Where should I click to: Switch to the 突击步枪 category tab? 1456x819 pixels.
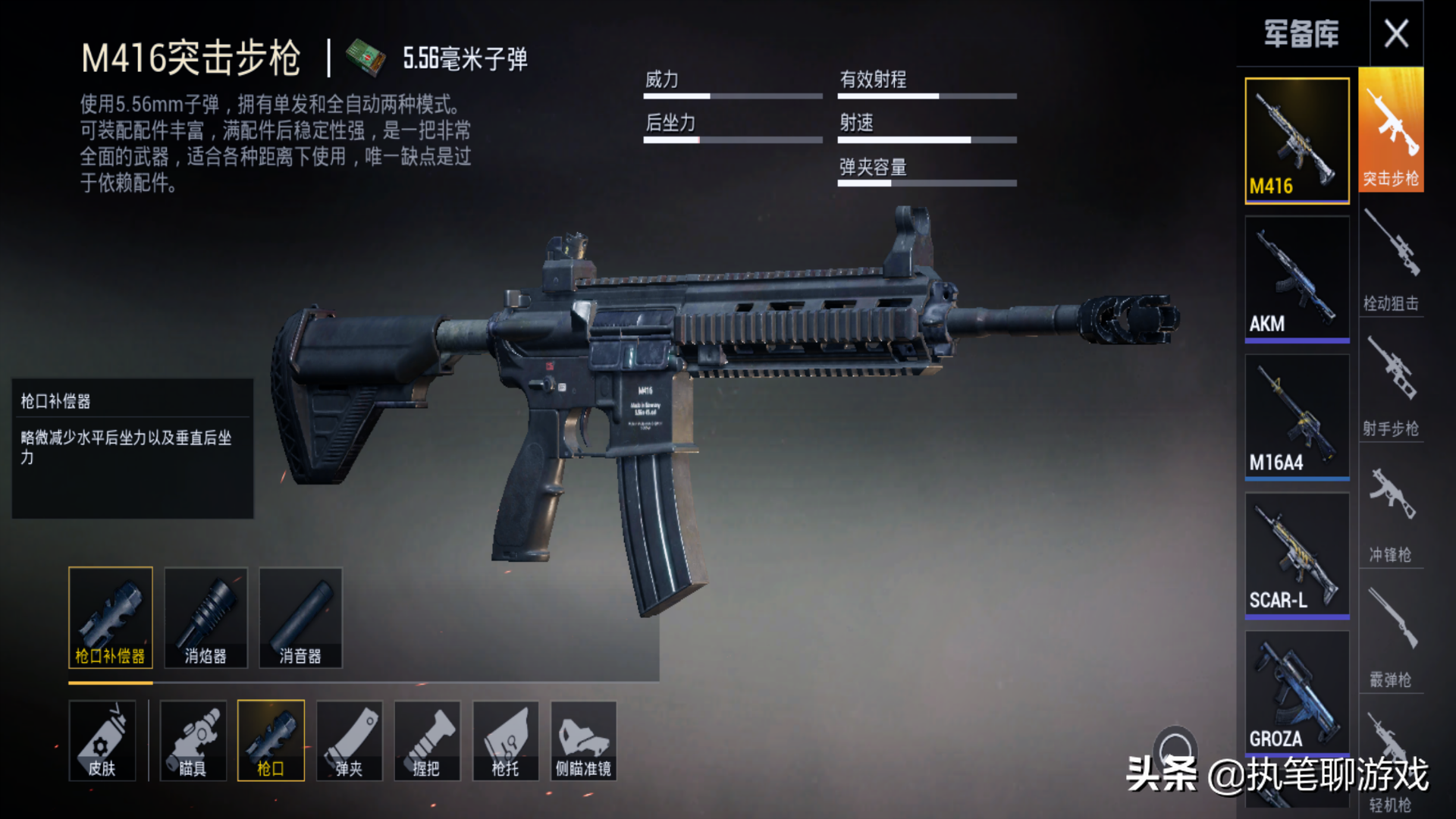click(x=1391, y=130)
